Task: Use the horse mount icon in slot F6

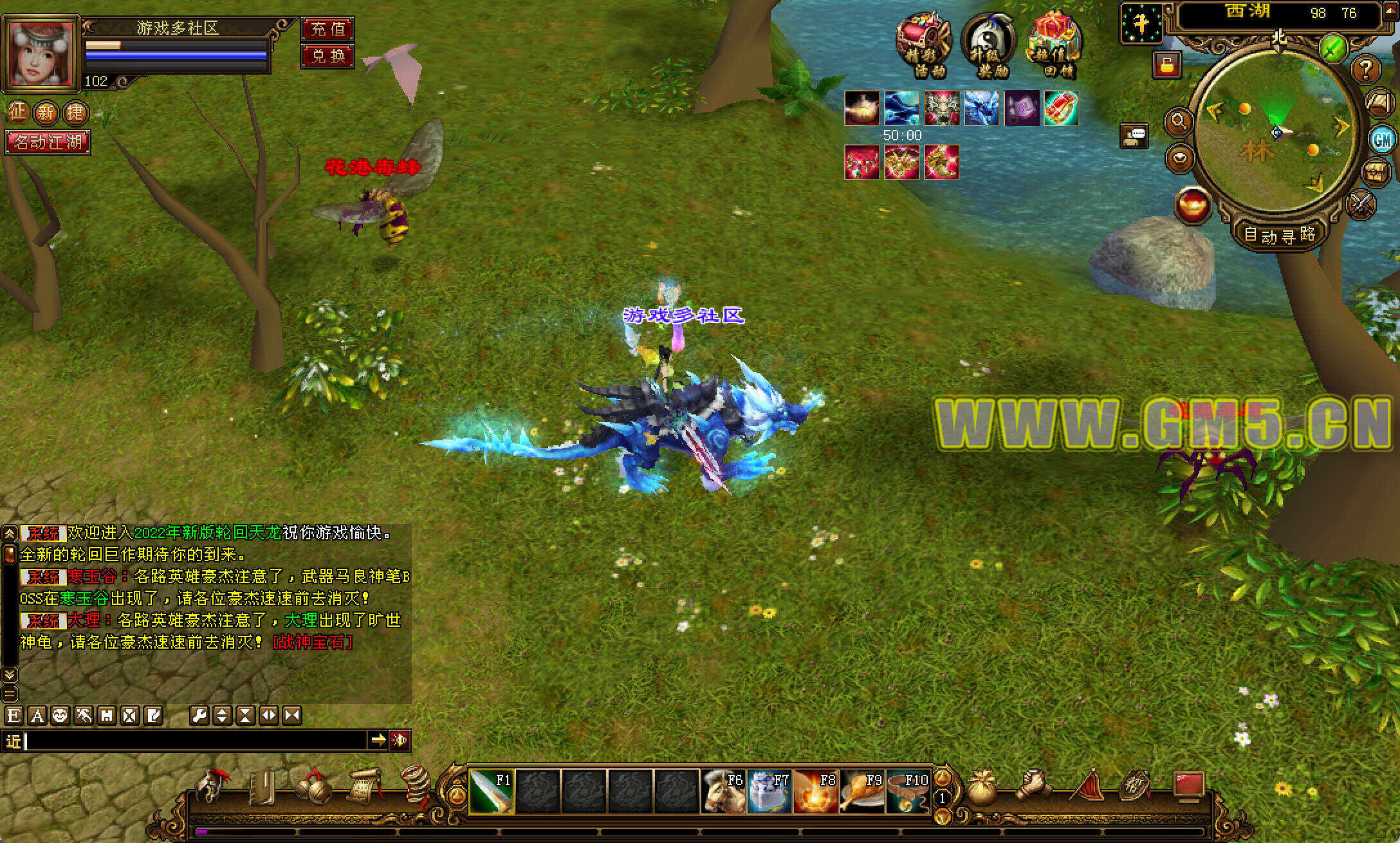Action: tap(724, 791)
